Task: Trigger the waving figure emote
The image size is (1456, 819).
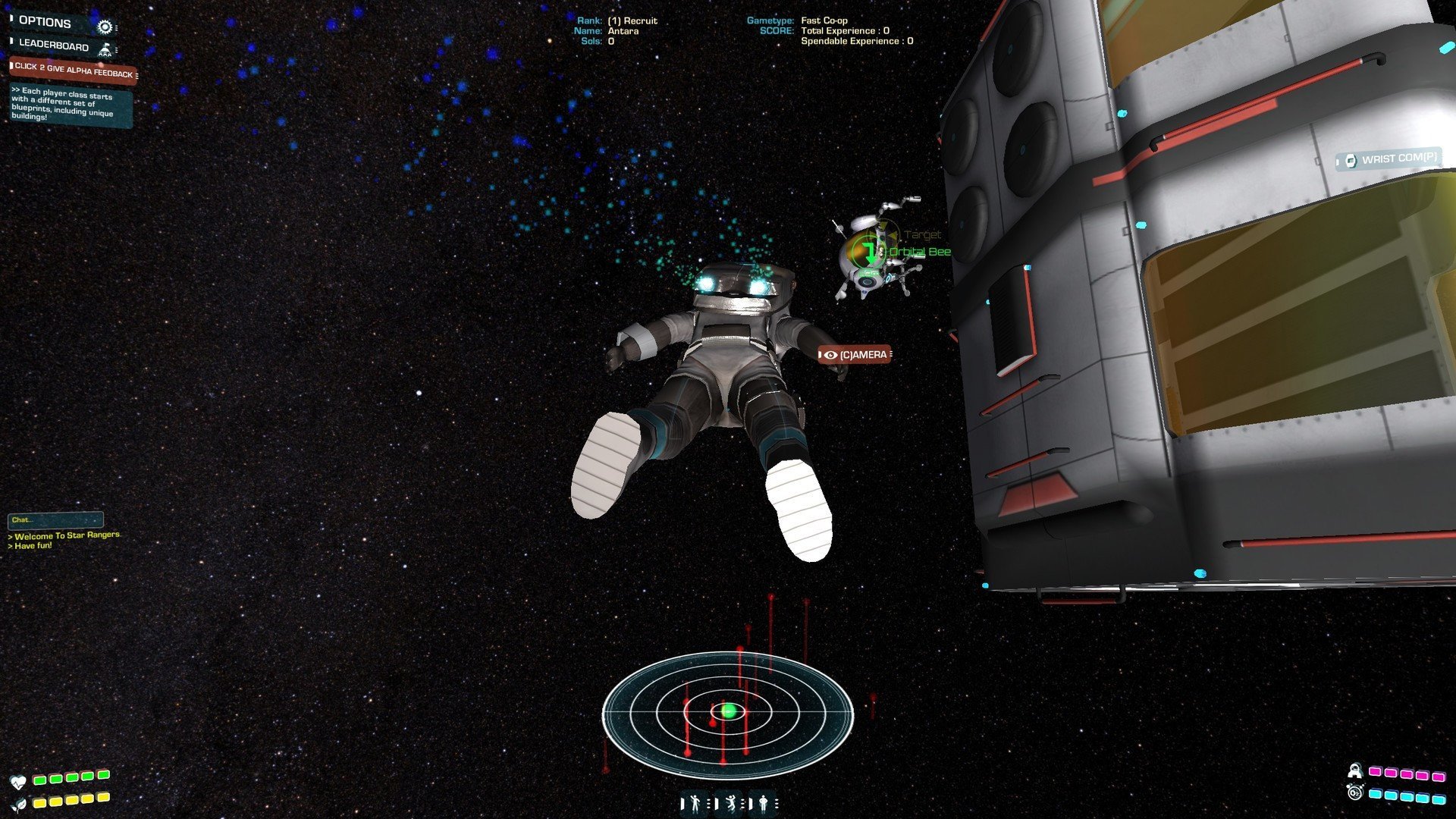Action: (693, 802)
